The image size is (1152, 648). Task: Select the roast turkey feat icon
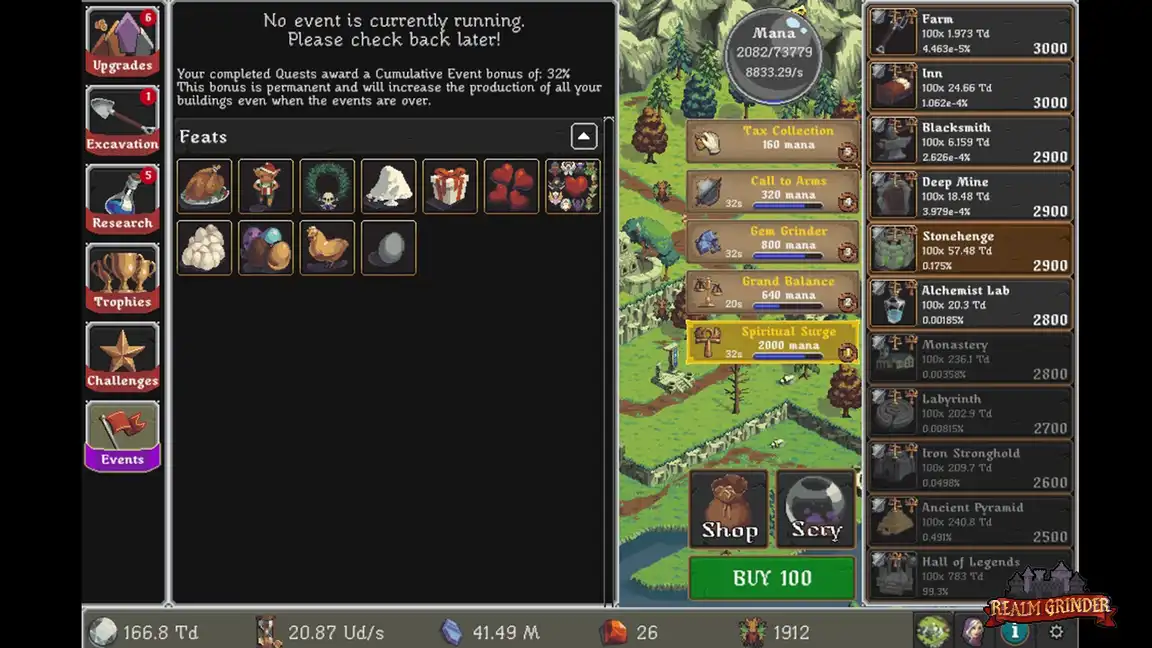pyautogui.click(x=205, y=186)
